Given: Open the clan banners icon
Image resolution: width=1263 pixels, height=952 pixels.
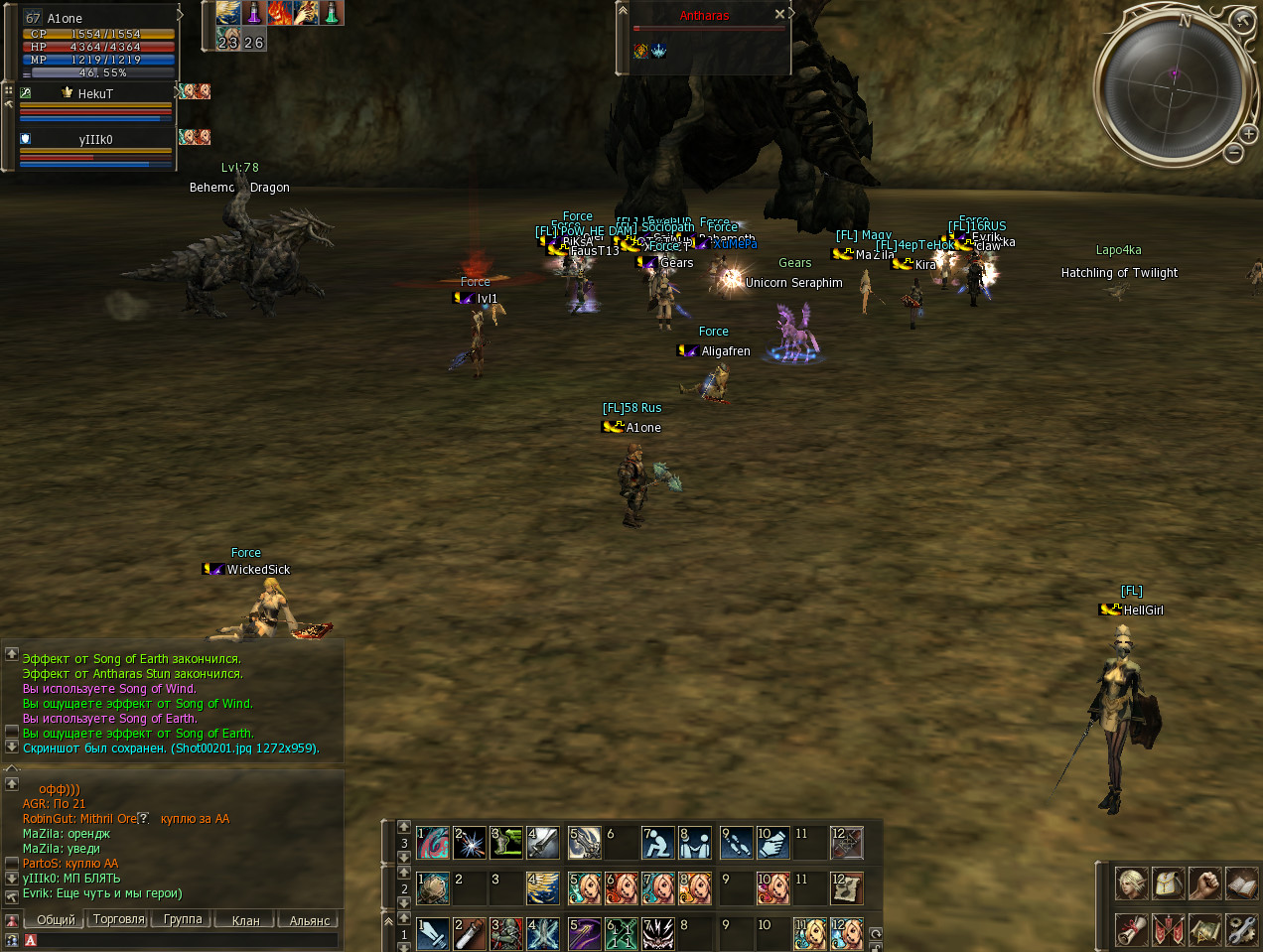Looking at the screenshot, I should point(1169,929).
